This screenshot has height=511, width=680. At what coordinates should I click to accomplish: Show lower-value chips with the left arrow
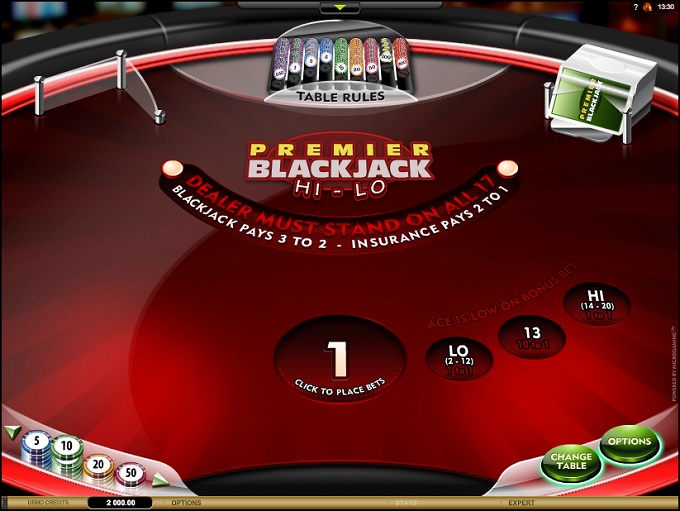tap(12, 432)
